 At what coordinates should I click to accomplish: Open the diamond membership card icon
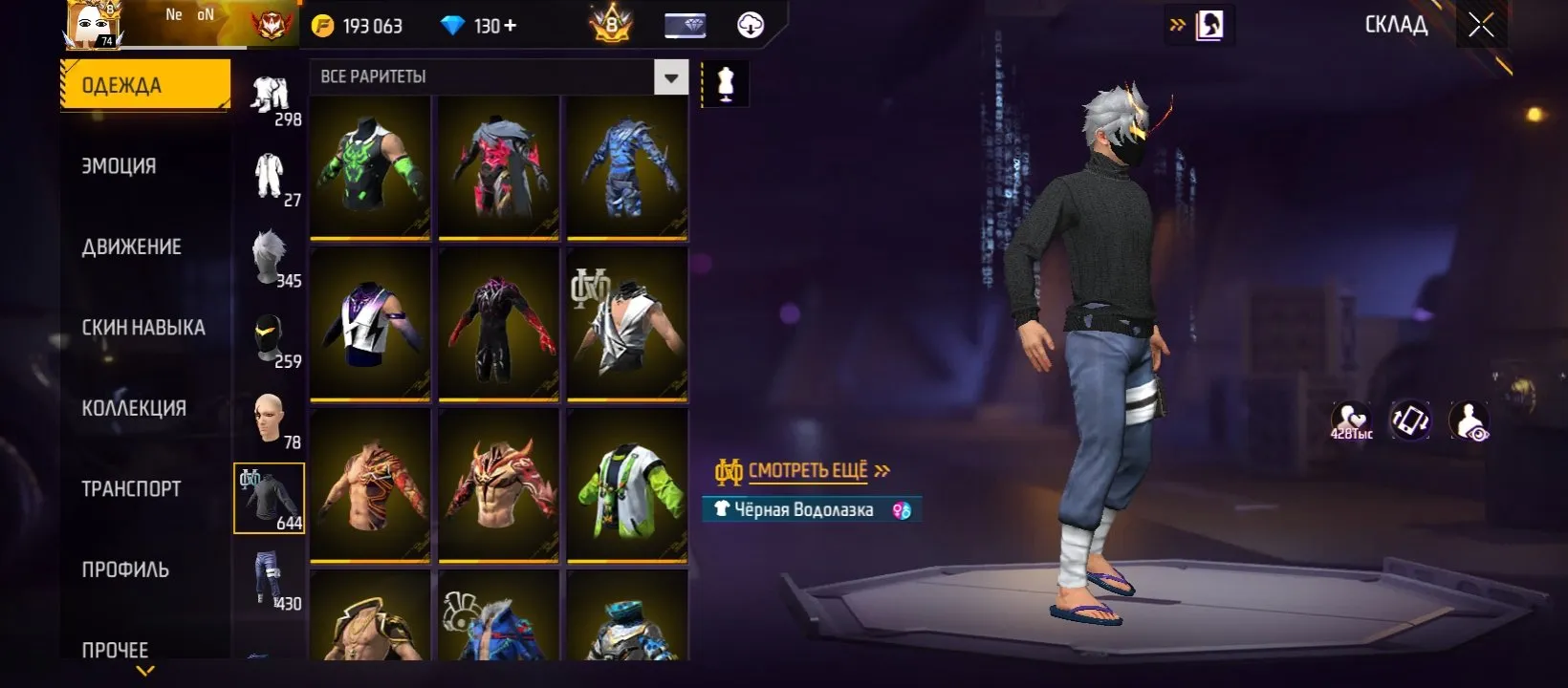[x=685, y=25]
